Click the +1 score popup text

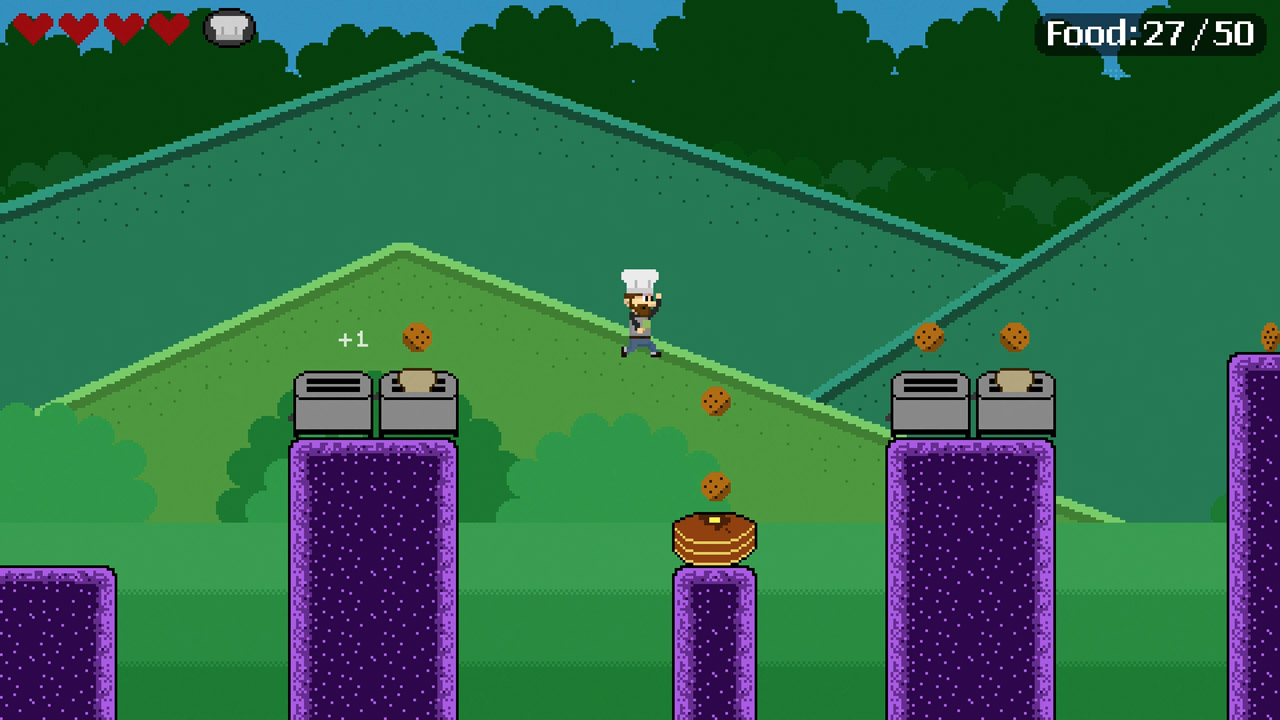coord(352,339)
